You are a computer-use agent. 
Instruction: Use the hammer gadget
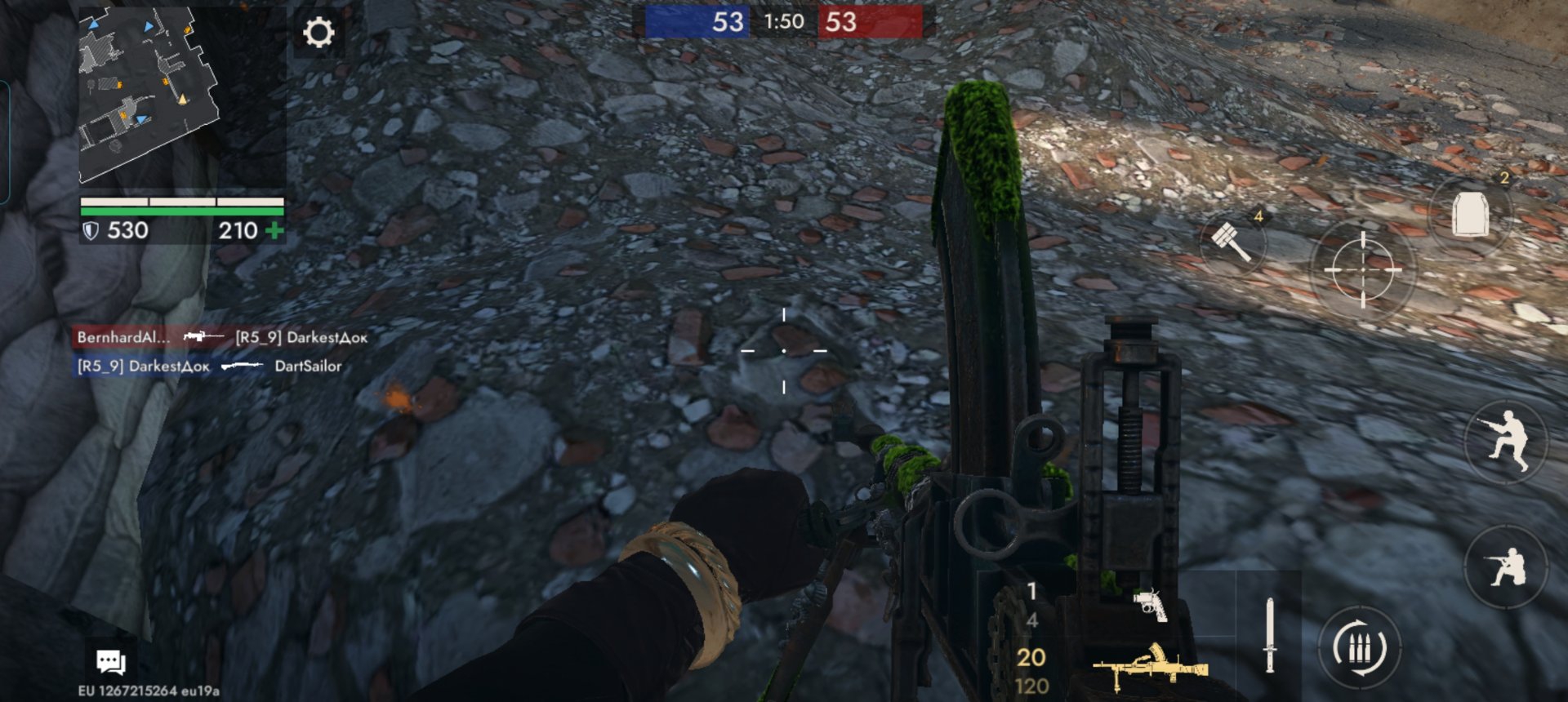(1232, 242)
